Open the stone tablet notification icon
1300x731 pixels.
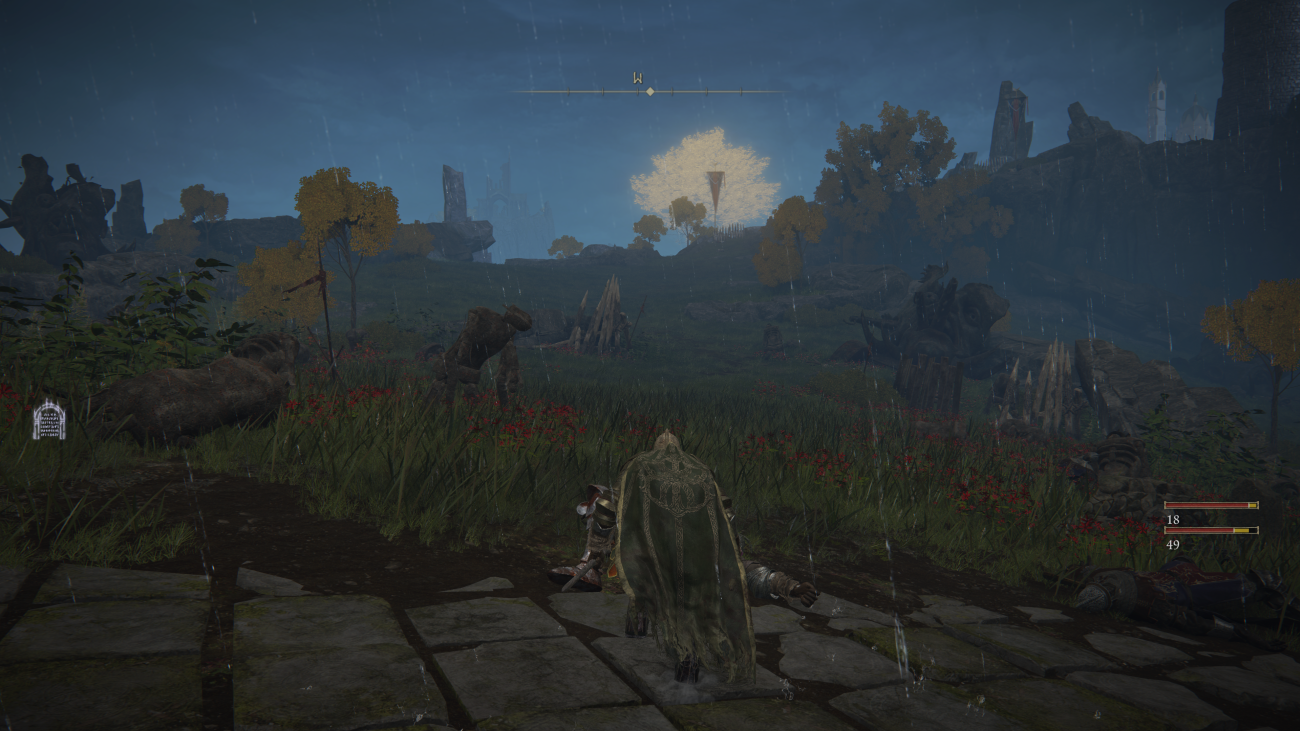point(48,420)
